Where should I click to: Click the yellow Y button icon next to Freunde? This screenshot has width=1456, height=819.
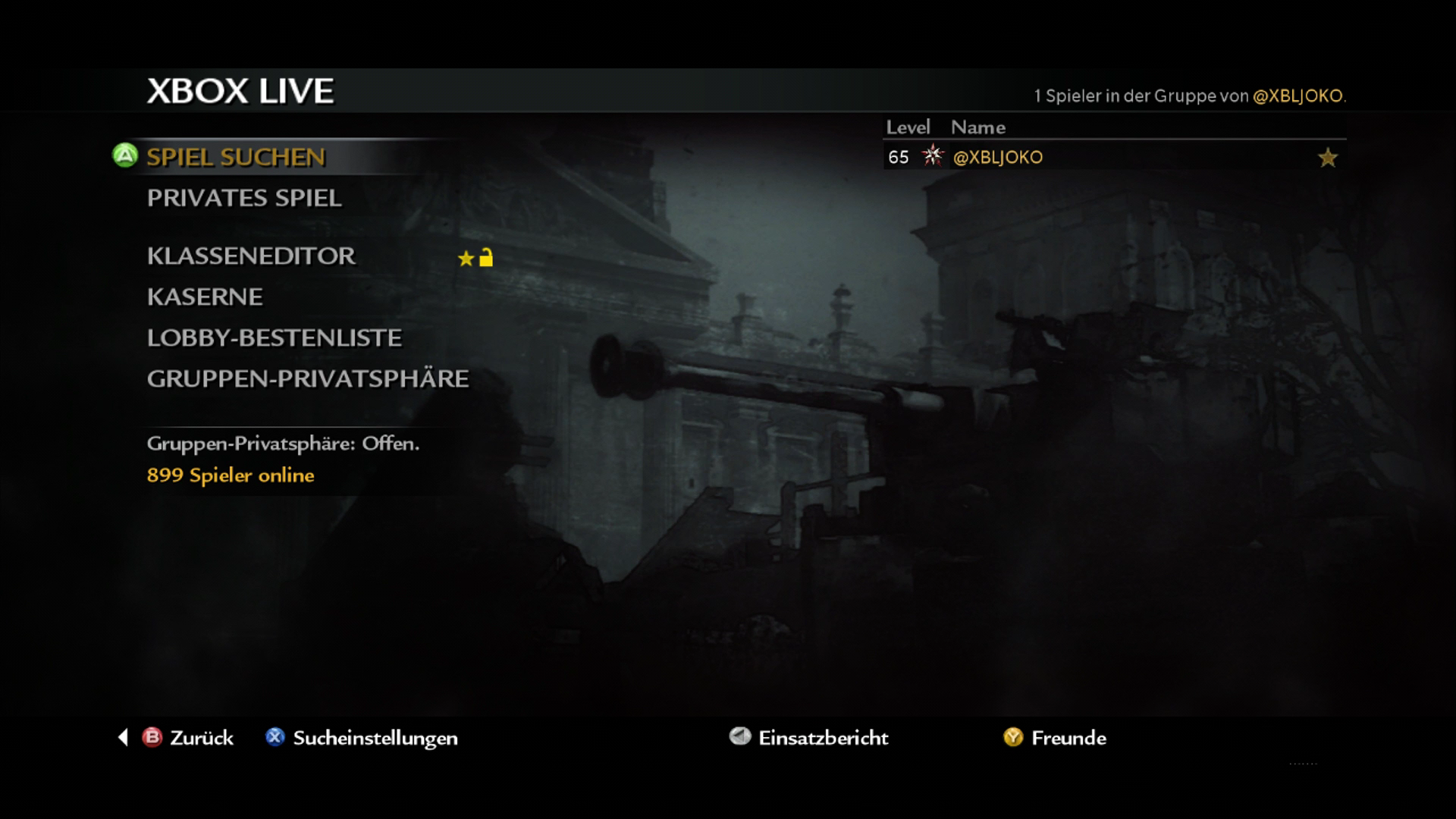tap(1012, 738)
